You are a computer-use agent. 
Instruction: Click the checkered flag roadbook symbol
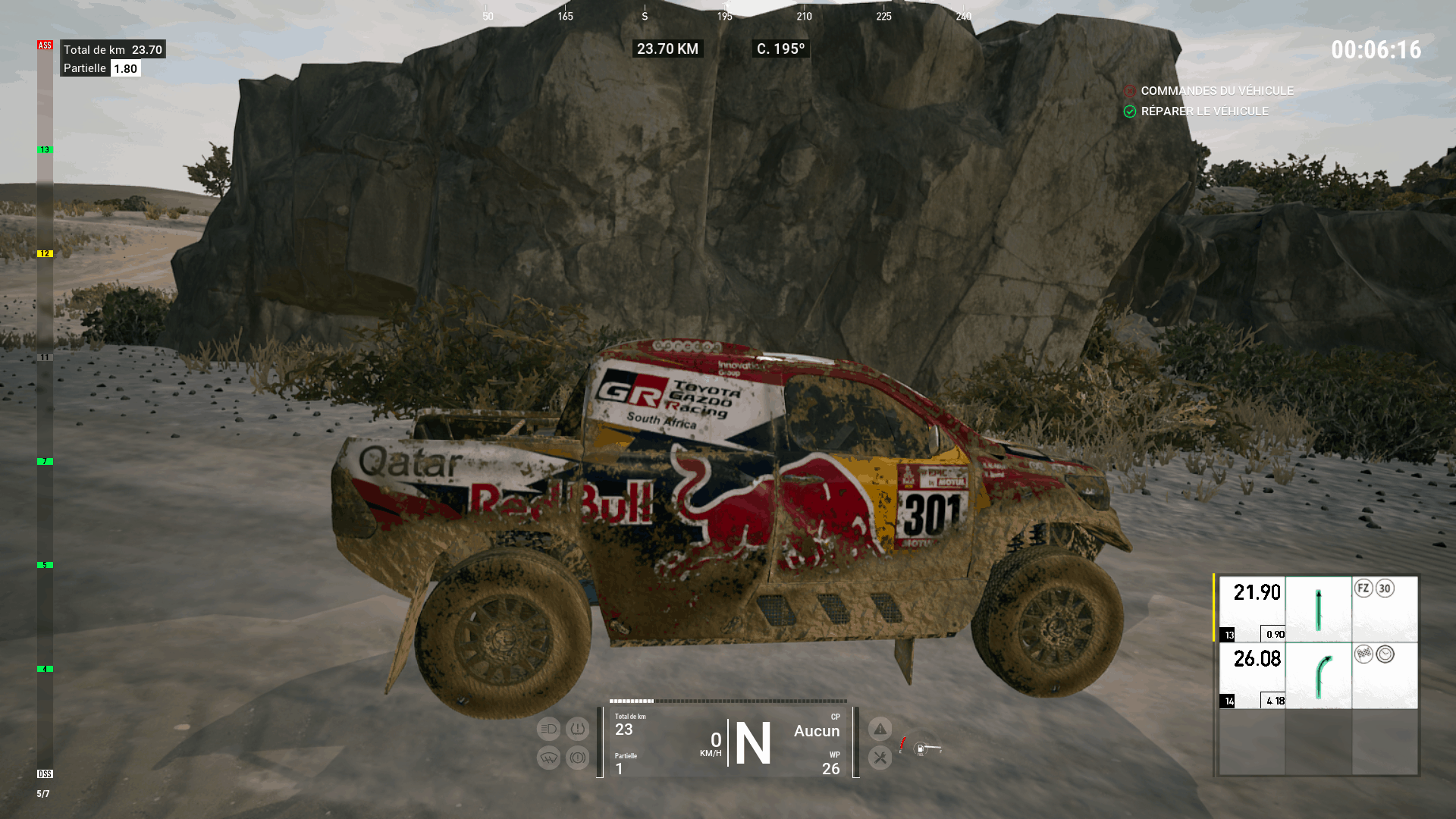click(1363, 654)
